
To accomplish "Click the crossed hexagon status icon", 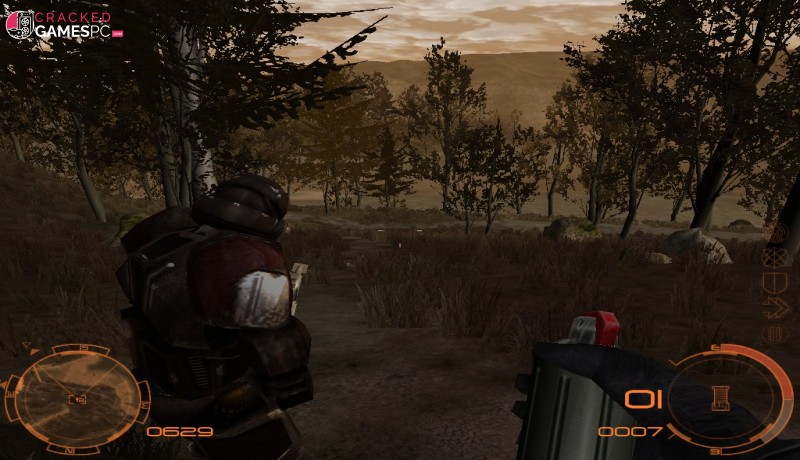I will (x=773, y=257).
